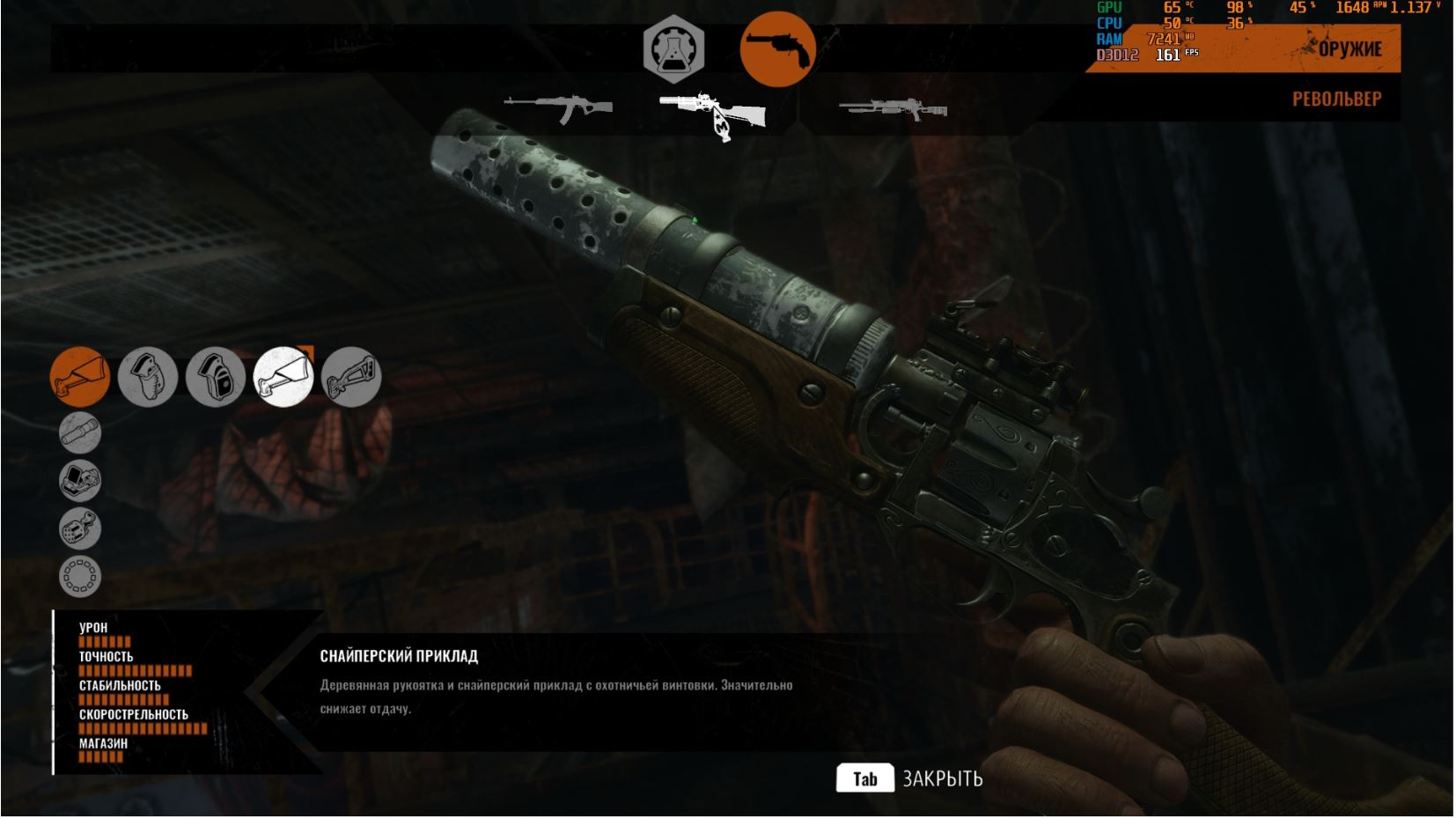Select the Kalash assault rifle silhouette
Screen dimensions: 1456x819
[x=560, y=108]
